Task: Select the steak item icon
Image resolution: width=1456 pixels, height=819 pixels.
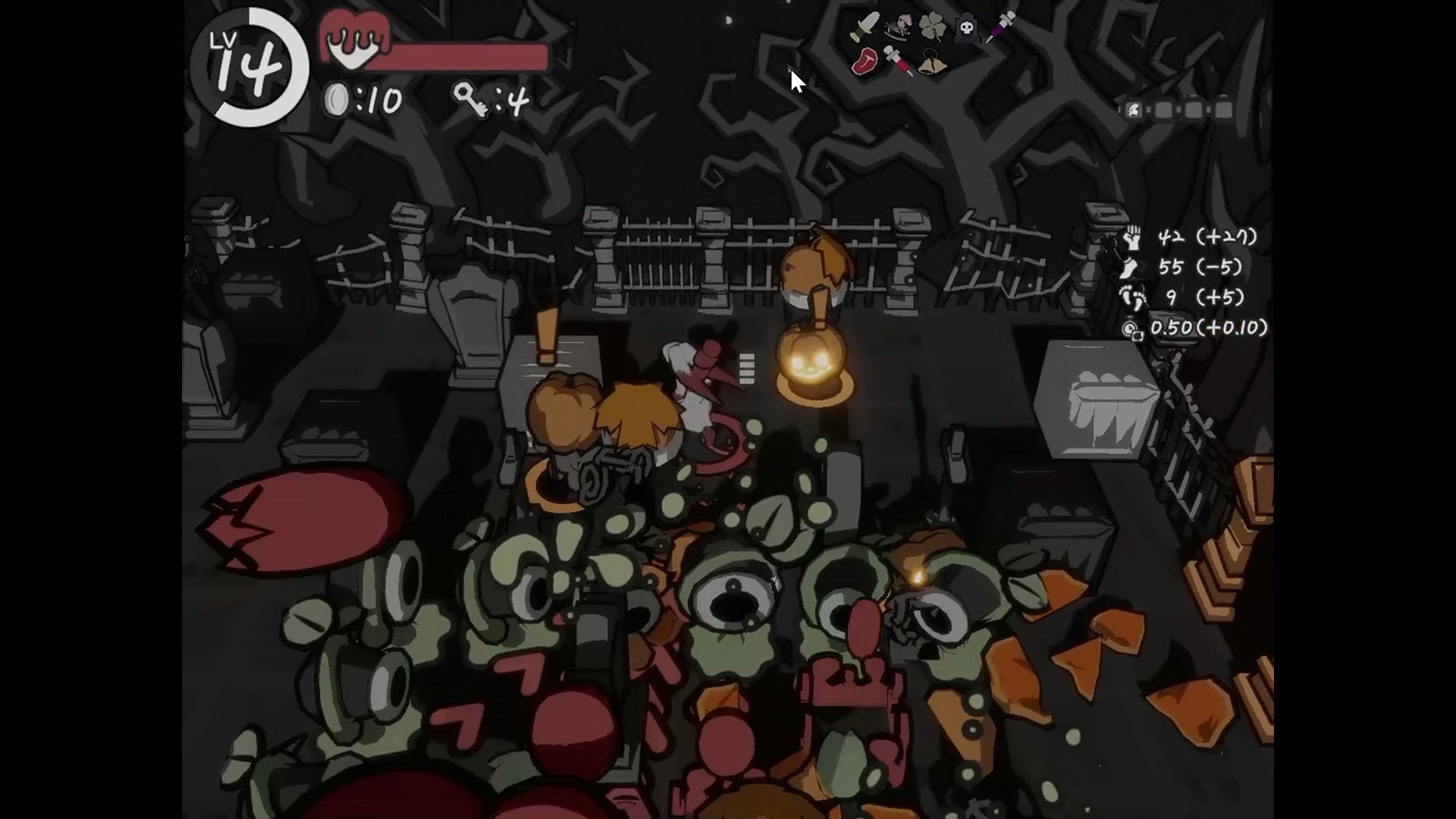Action: click(864, 62)
